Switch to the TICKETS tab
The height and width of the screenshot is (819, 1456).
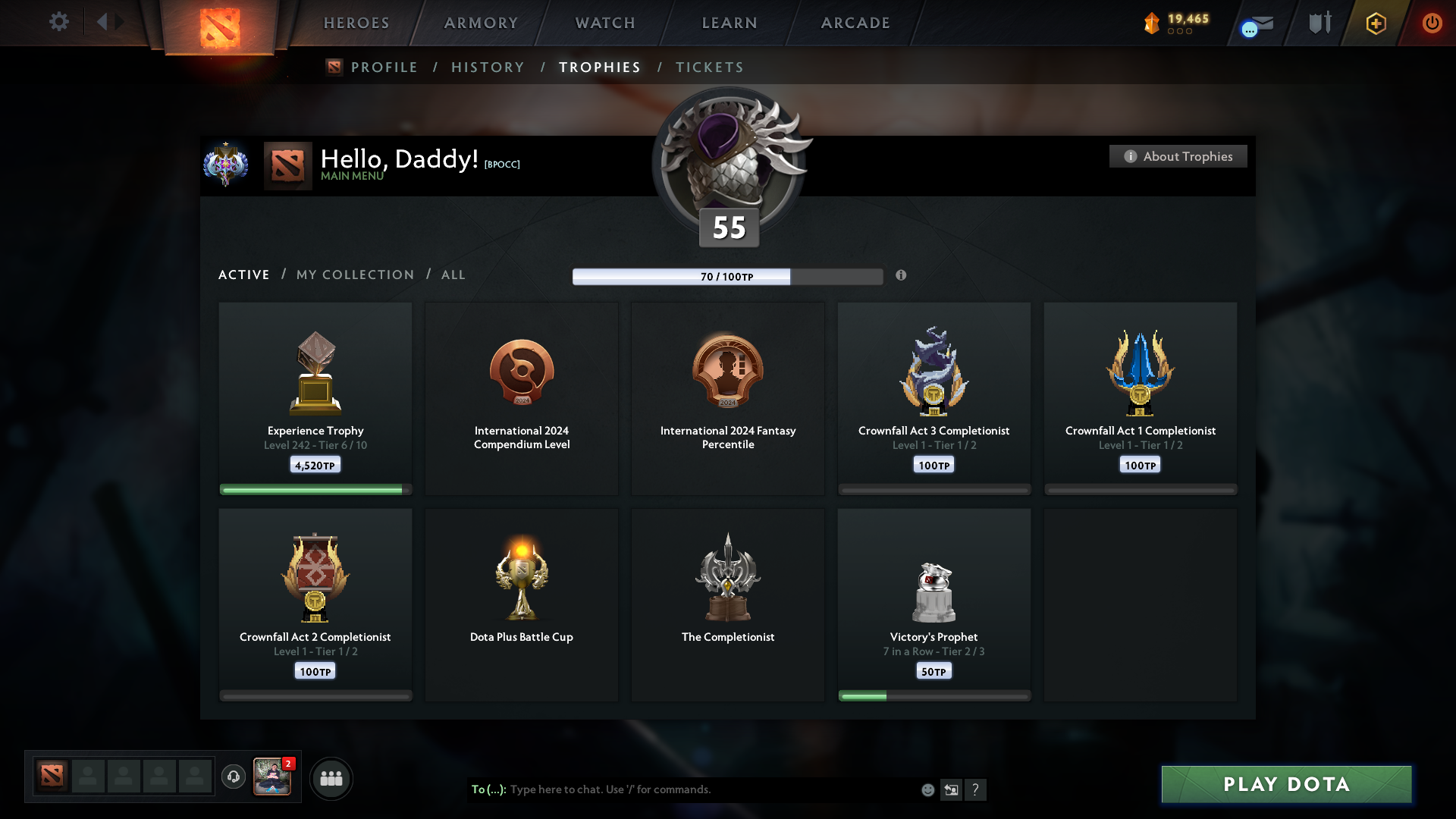[709, 67]
